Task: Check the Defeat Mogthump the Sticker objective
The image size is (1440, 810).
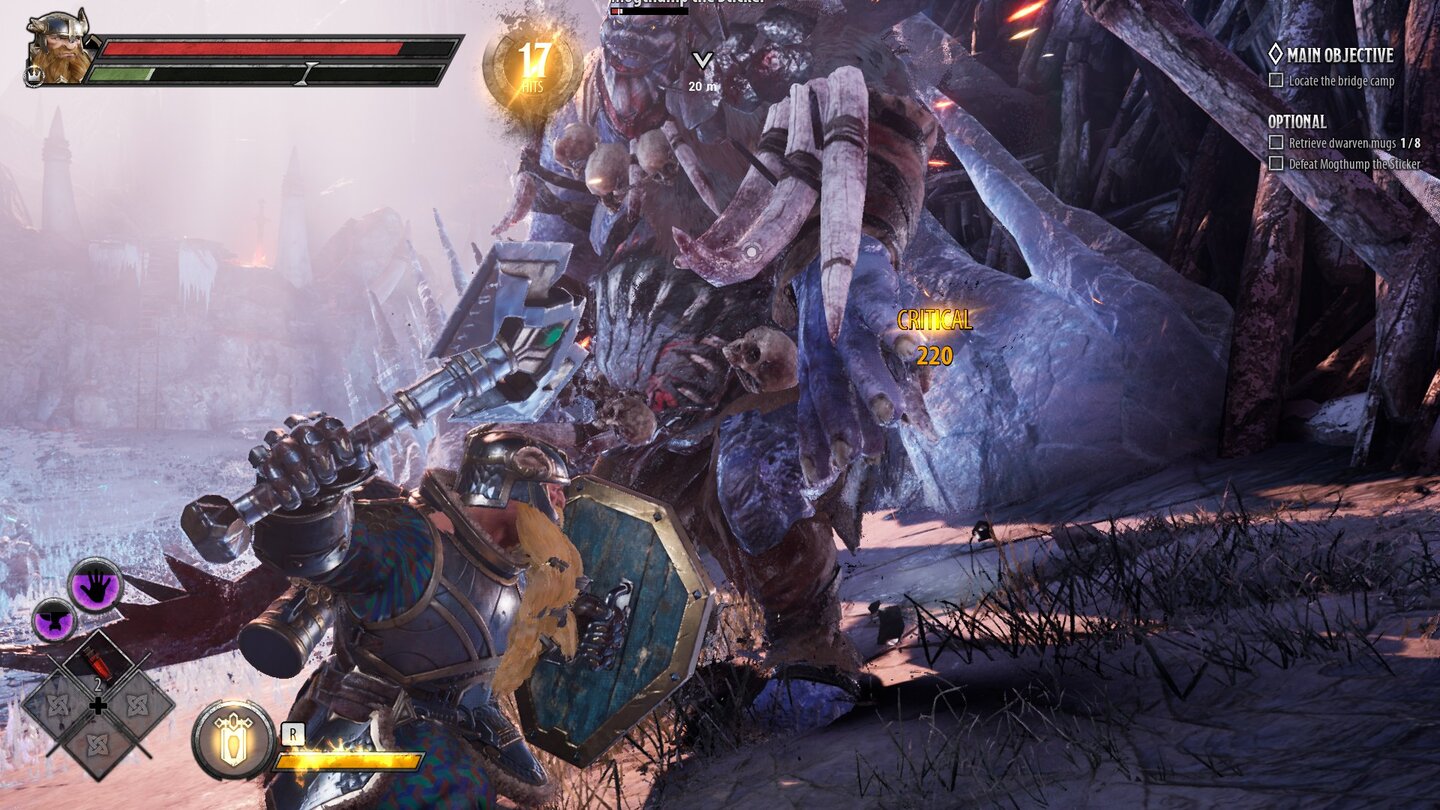Action: [x=1274, y=161]
